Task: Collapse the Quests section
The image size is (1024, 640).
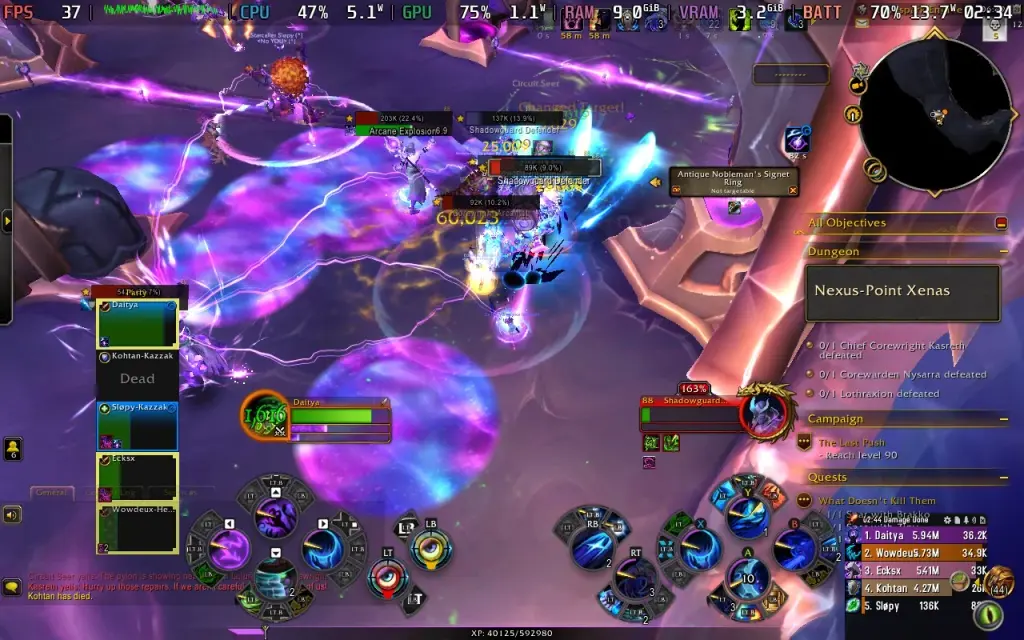Action: pyautogui.click(x=1002, y=478)
